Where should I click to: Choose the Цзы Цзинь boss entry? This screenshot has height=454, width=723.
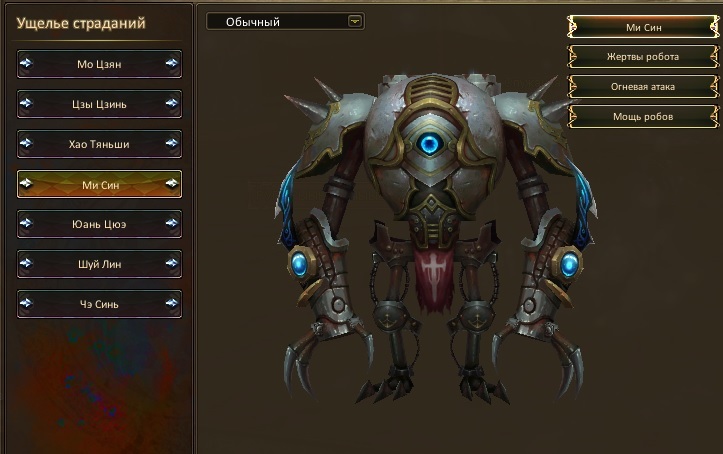click(x=100, y=104)
